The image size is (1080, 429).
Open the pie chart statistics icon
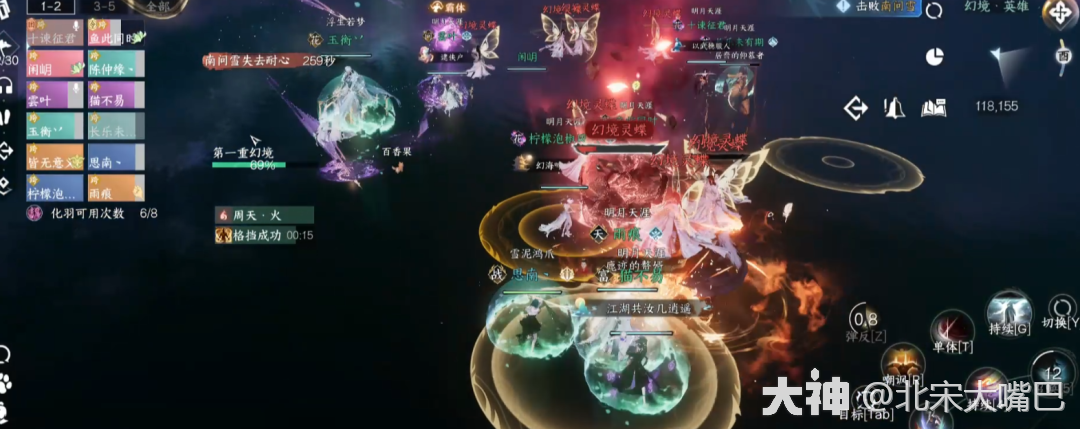pyautogui.click(x=935, y=56)
